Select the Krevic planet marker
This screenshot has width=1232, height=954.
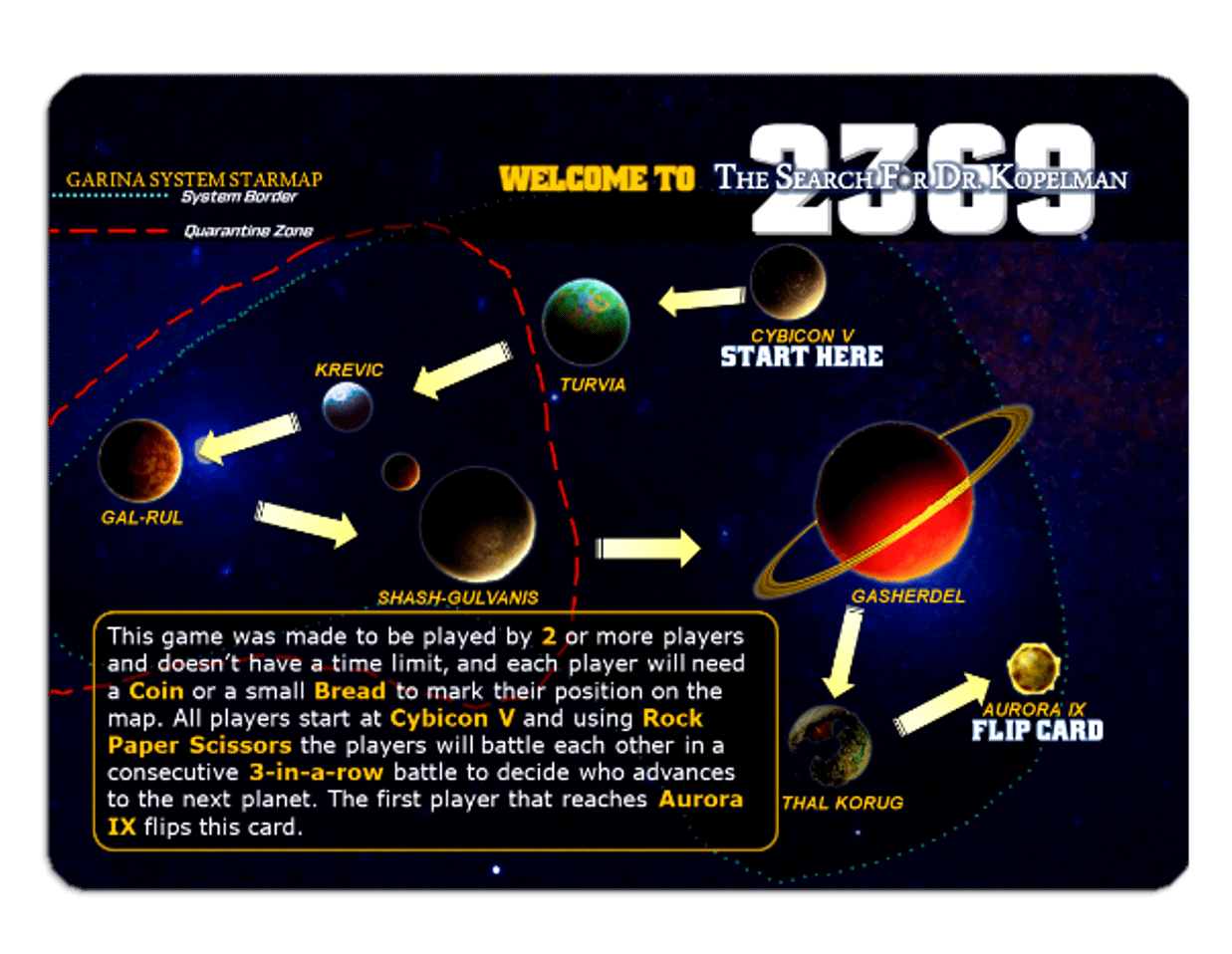coord(348,406)
